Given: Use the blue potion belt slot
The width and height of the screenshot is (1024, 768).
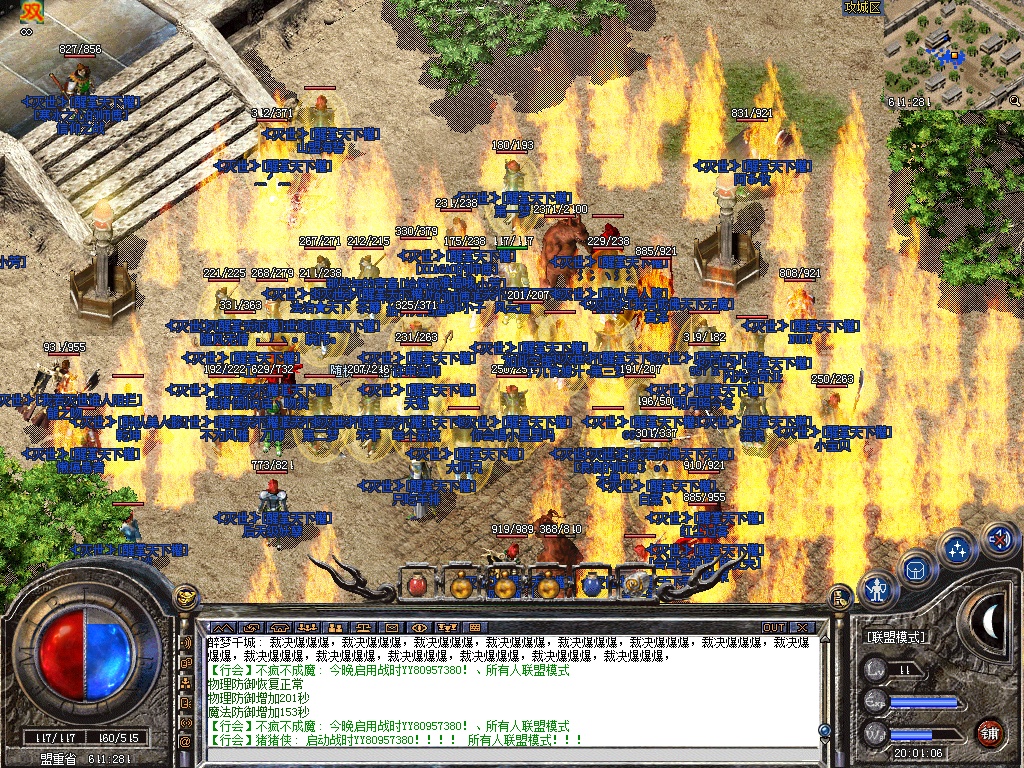Looking at the screenshot, I should tap(590, 584).
